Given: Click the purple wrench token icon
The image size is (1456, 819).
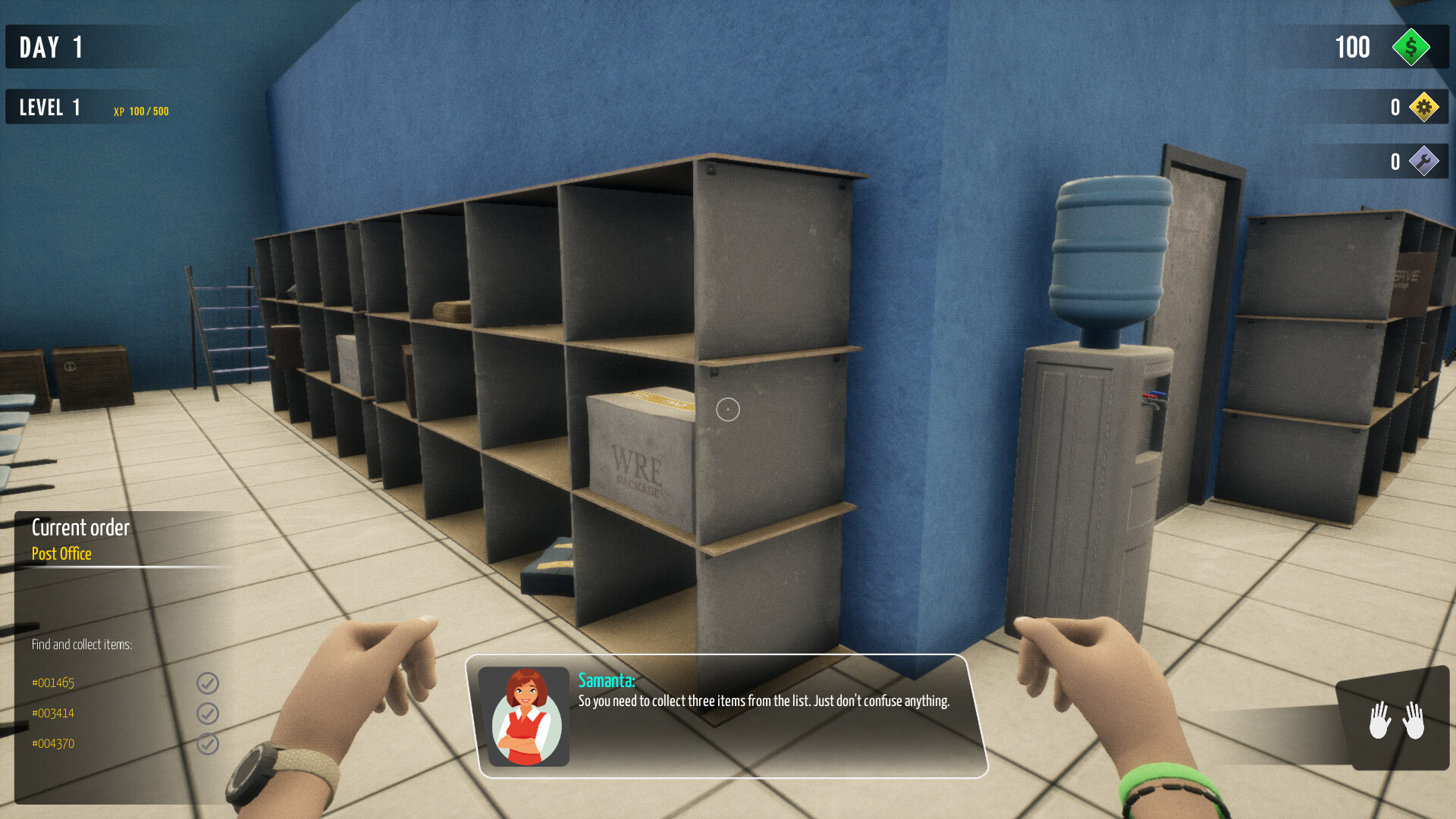Looking at the screenshot, I should (1424, 161).
